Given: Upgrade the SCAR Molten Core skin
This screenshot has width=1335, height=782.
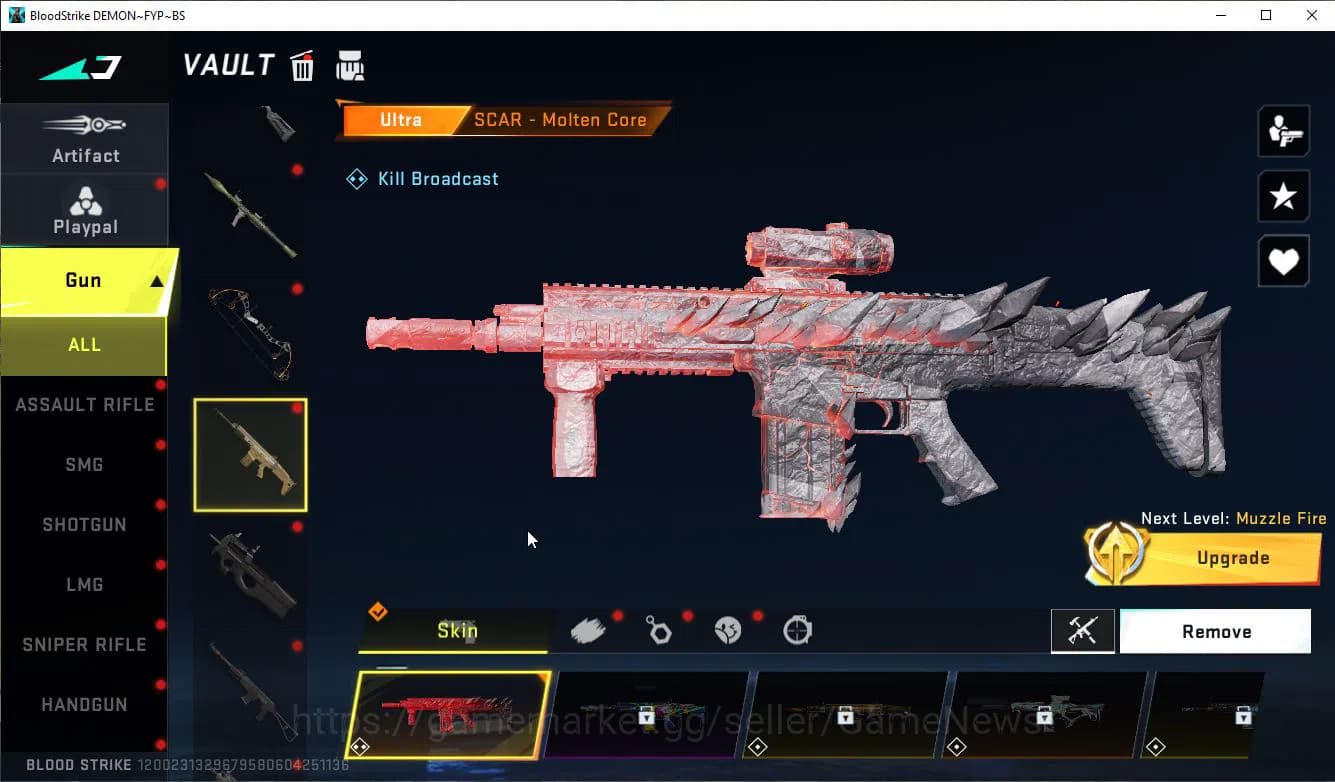Looking at the screenshot, I should pos(1205,558).
